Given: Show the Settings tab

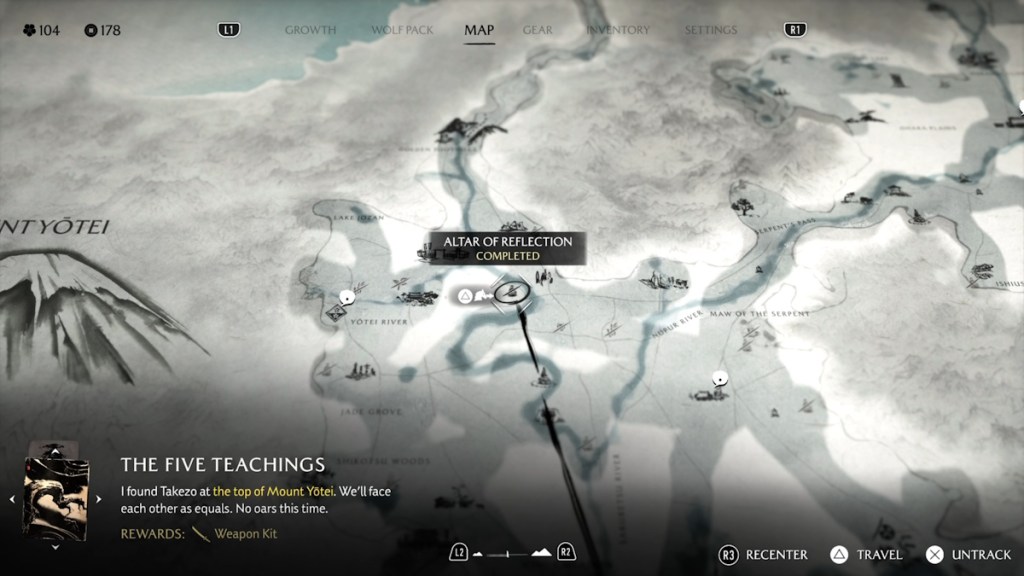Looking at the screenshot, I should pos(710,30).
